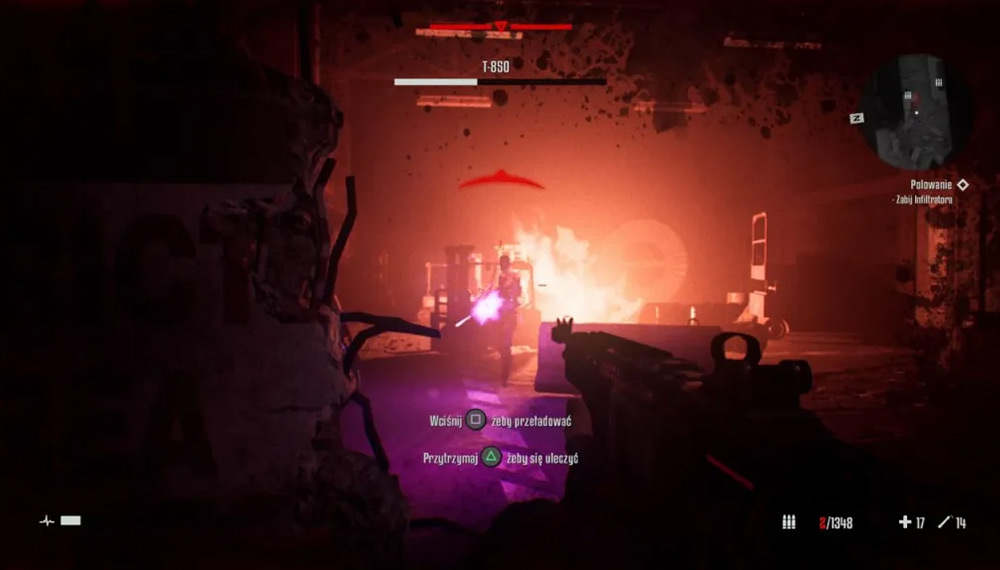Click the circular minimap
Image resolution: width=1000 pixels, height=570 pixels.
point(916,110)
